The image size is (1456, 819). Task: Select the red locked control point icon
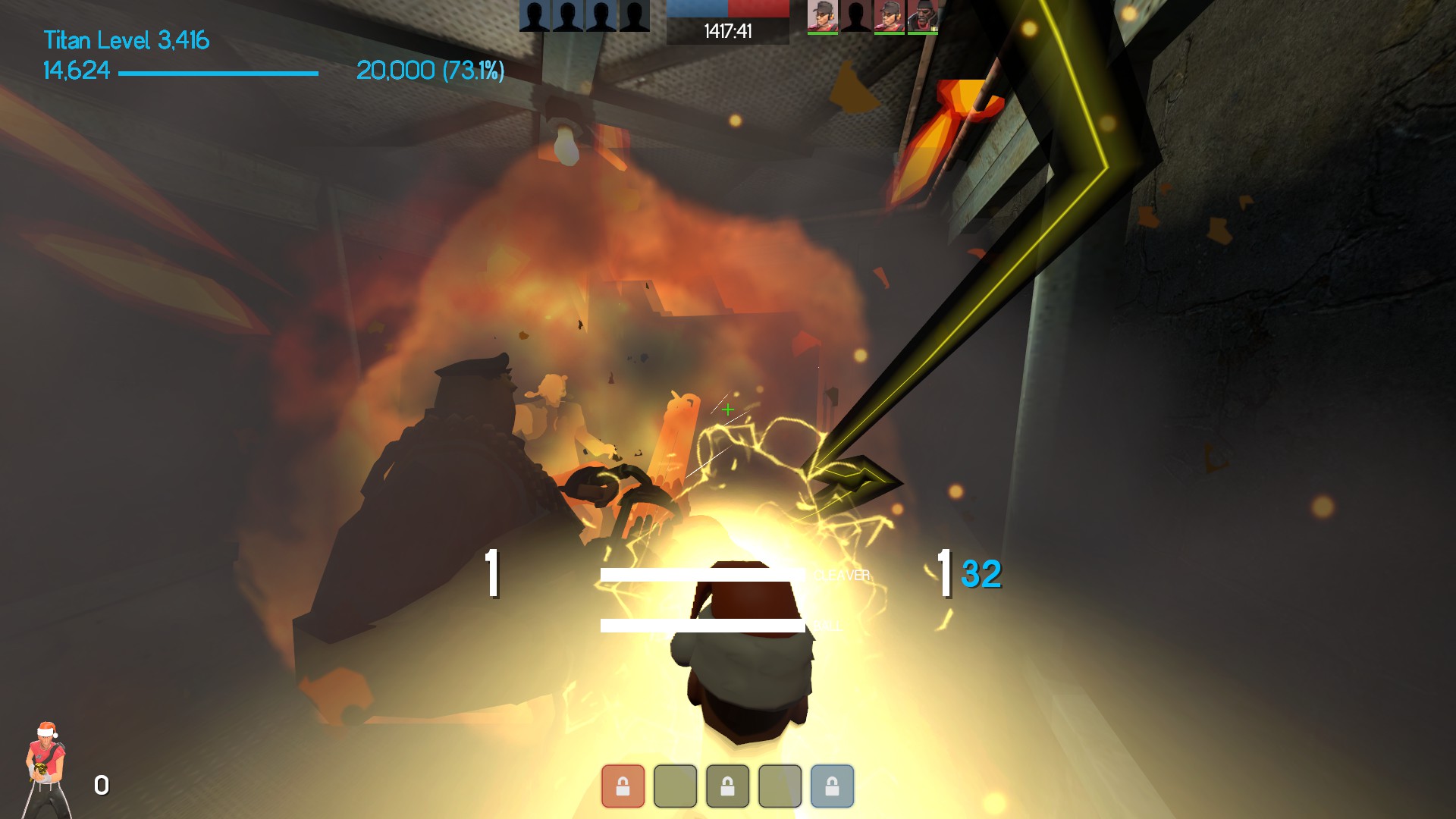pos(623,786)
